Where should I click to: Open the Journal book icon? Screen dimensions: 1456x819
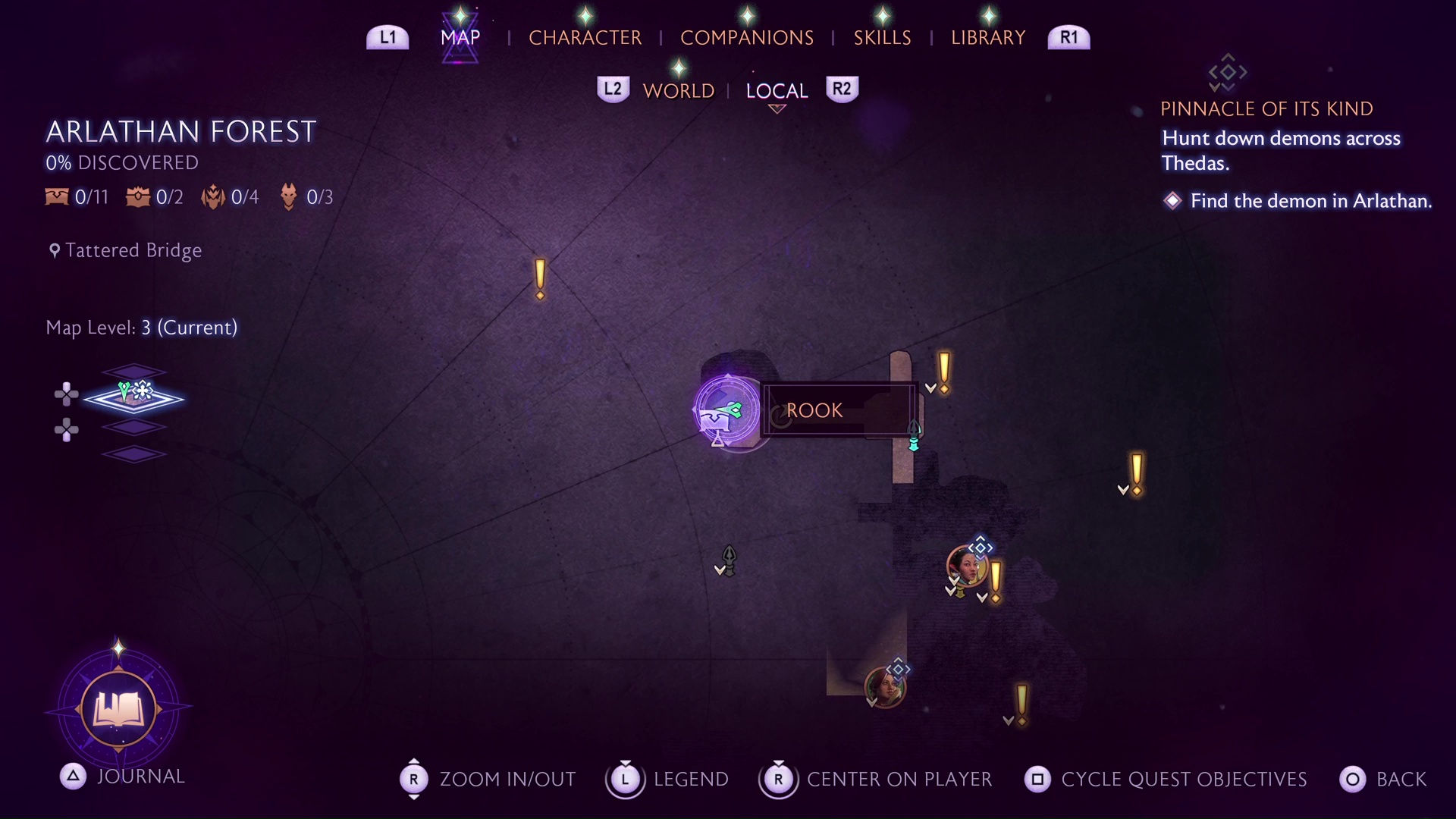click(118, 710)
